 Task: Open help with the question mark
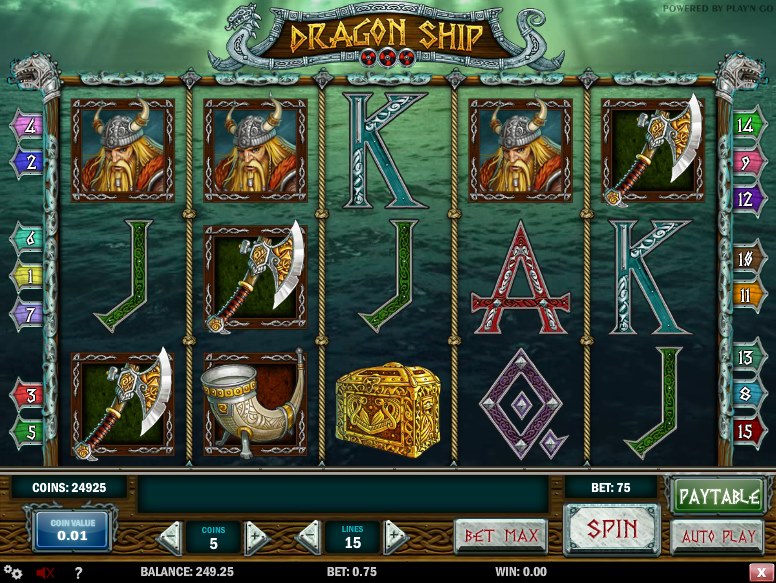click(77, 573)
